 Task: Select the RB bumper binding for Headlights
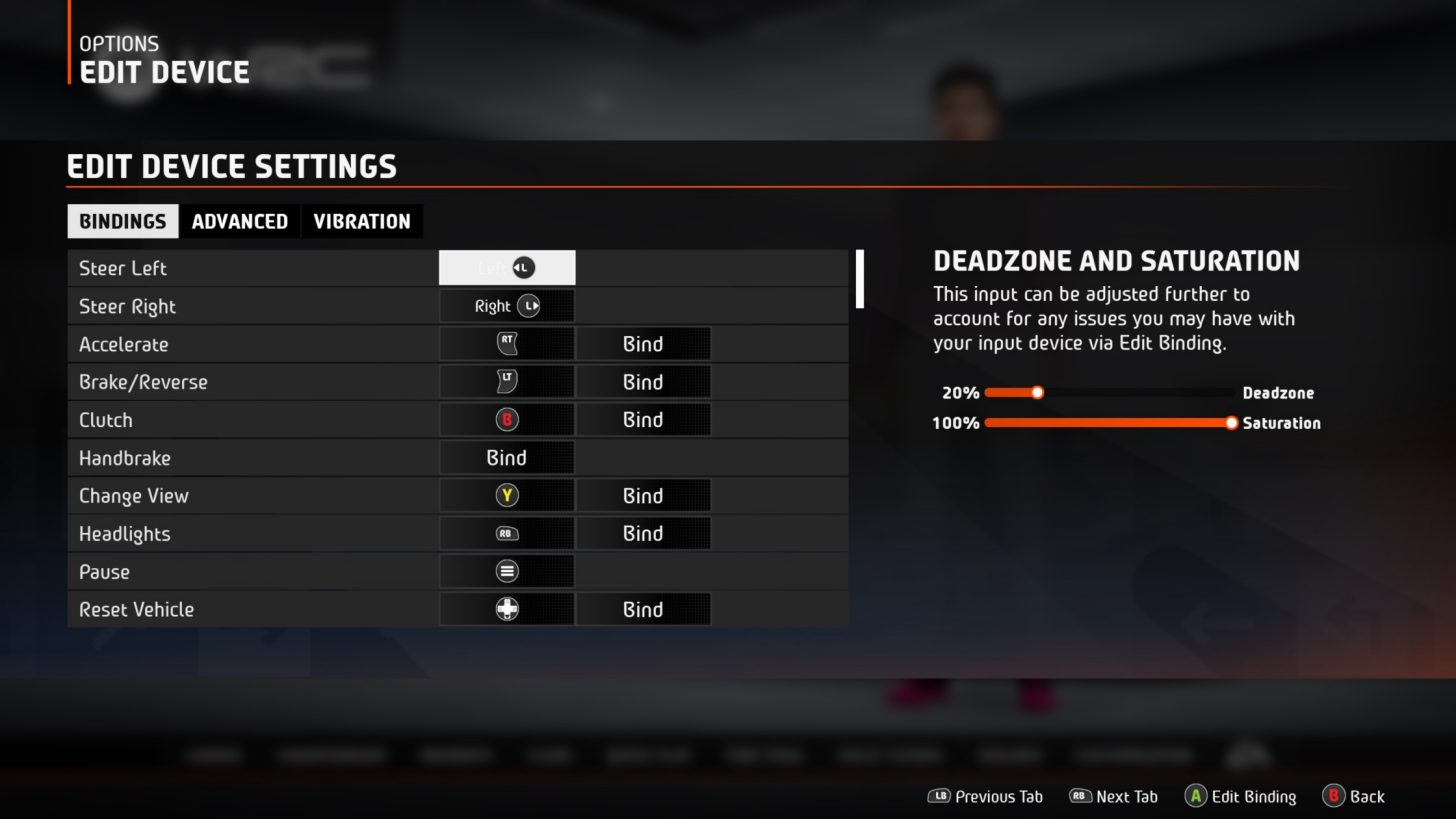click(x=506, y=533)
